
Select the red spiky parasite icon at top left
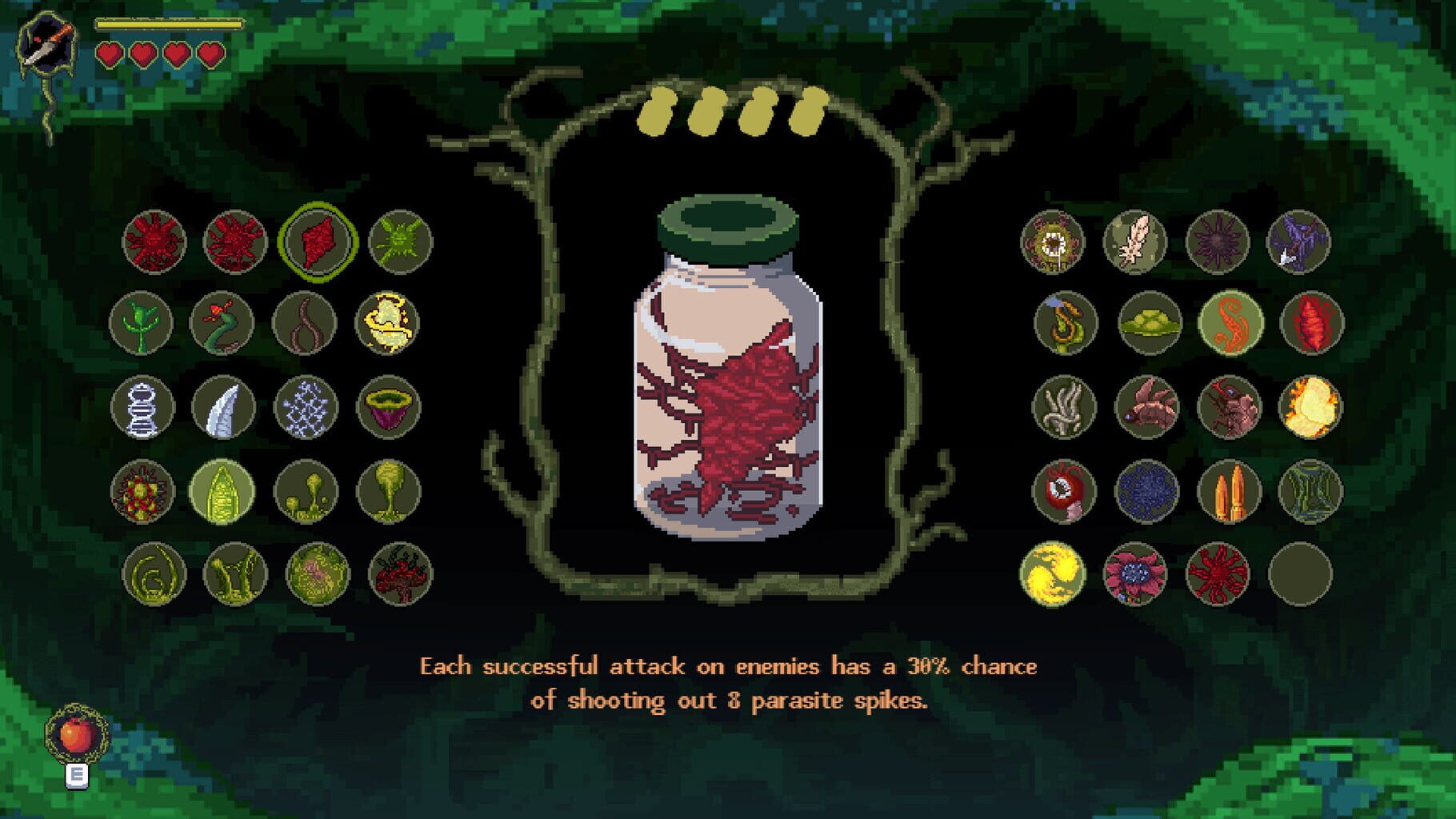click(152, 240)
